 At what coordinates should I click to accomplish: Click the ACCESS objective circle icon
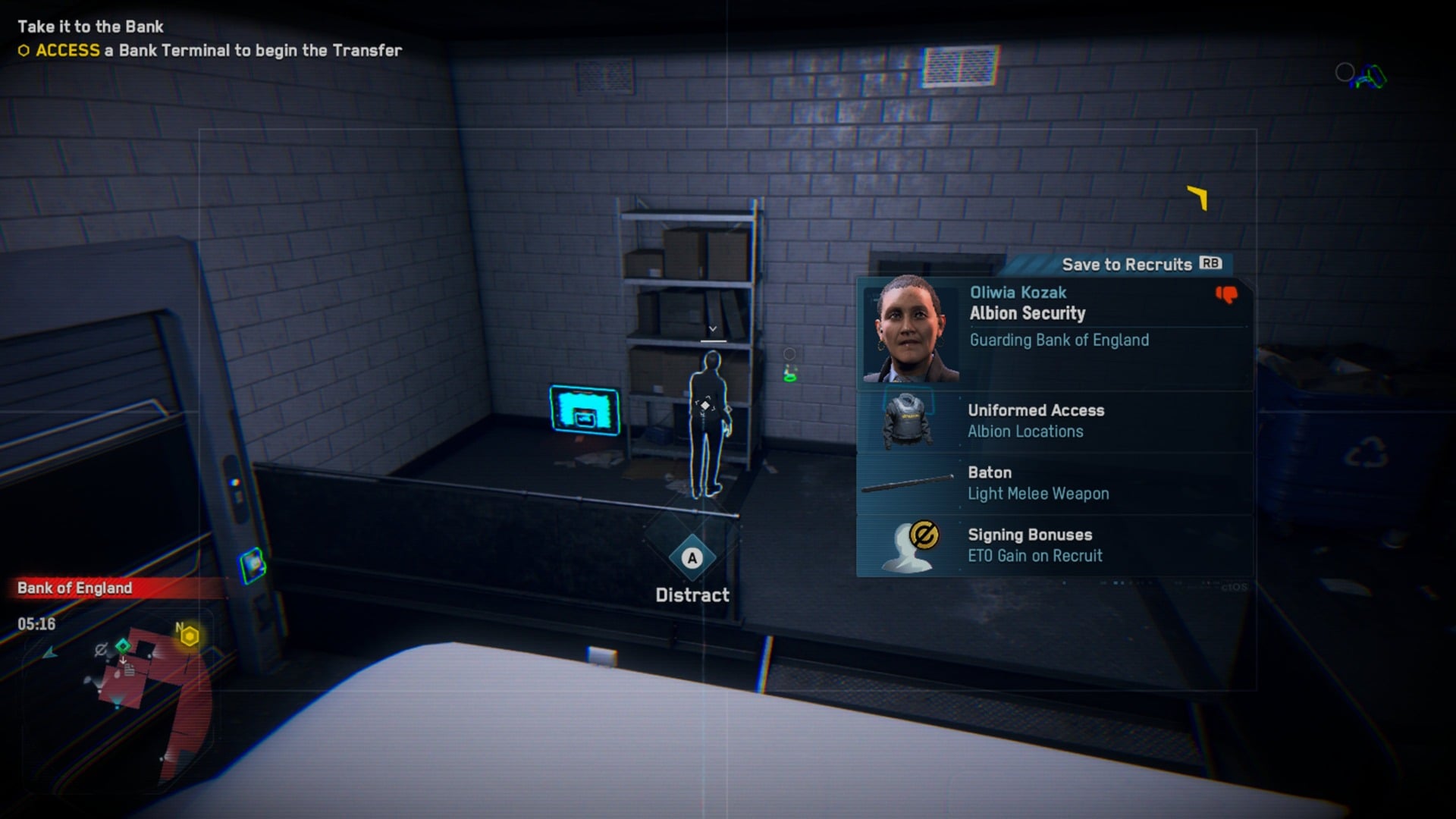point(23,51)
